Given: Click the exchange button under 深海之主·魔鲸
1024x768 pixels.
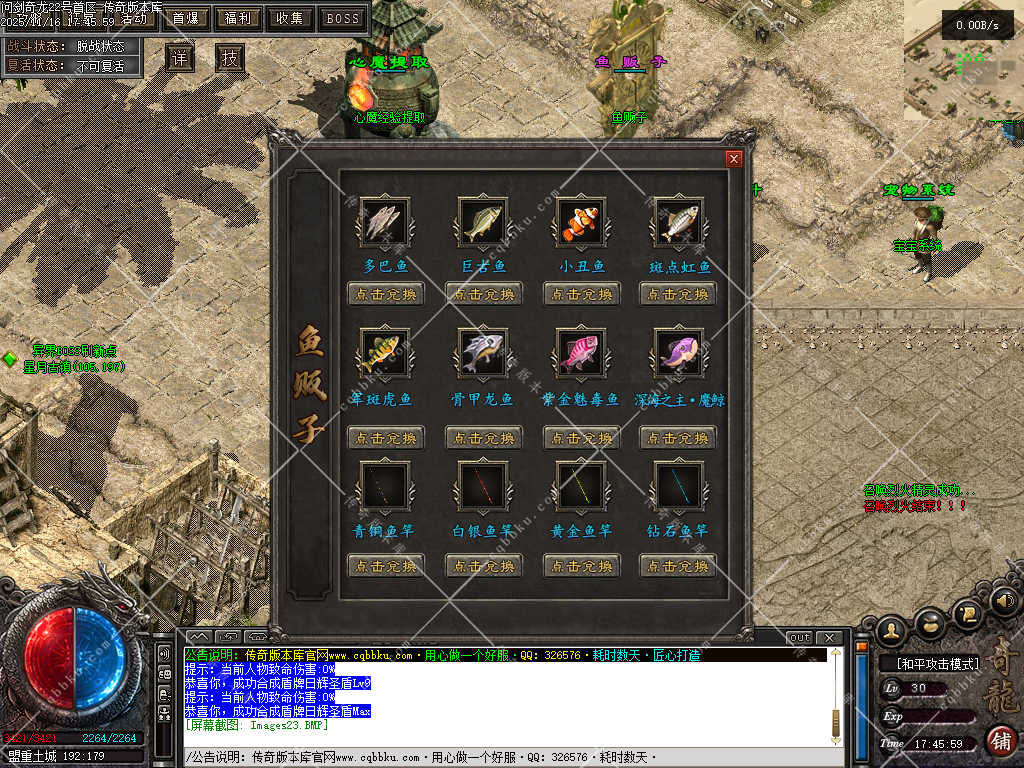Looking at the screenshot, I should pos(678,438).
